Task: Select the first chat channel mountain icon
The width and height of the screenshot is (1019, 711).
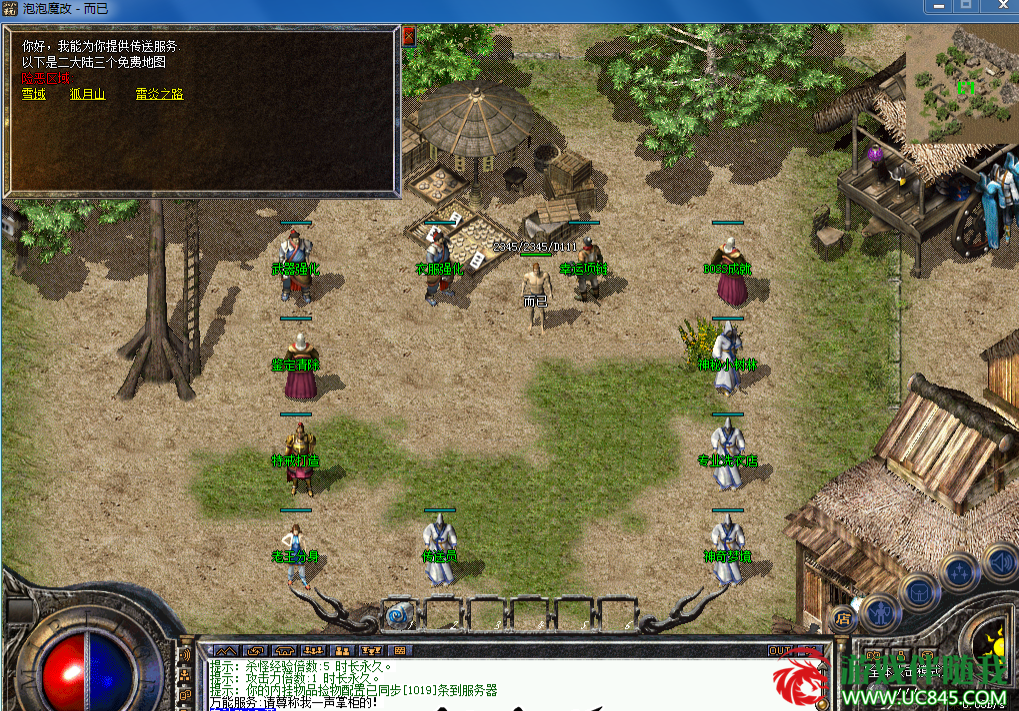Action: pyautogui.click(x=226, y=651)
